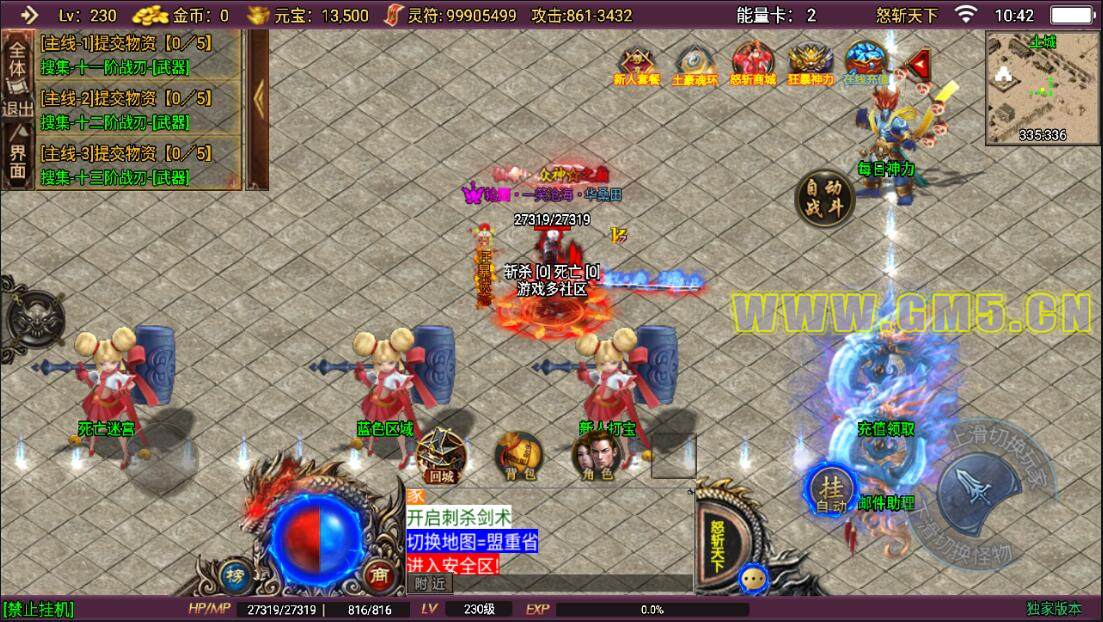Switch to the 附近 nearby chat tab

pyautogui.click(x=430, y=584)
